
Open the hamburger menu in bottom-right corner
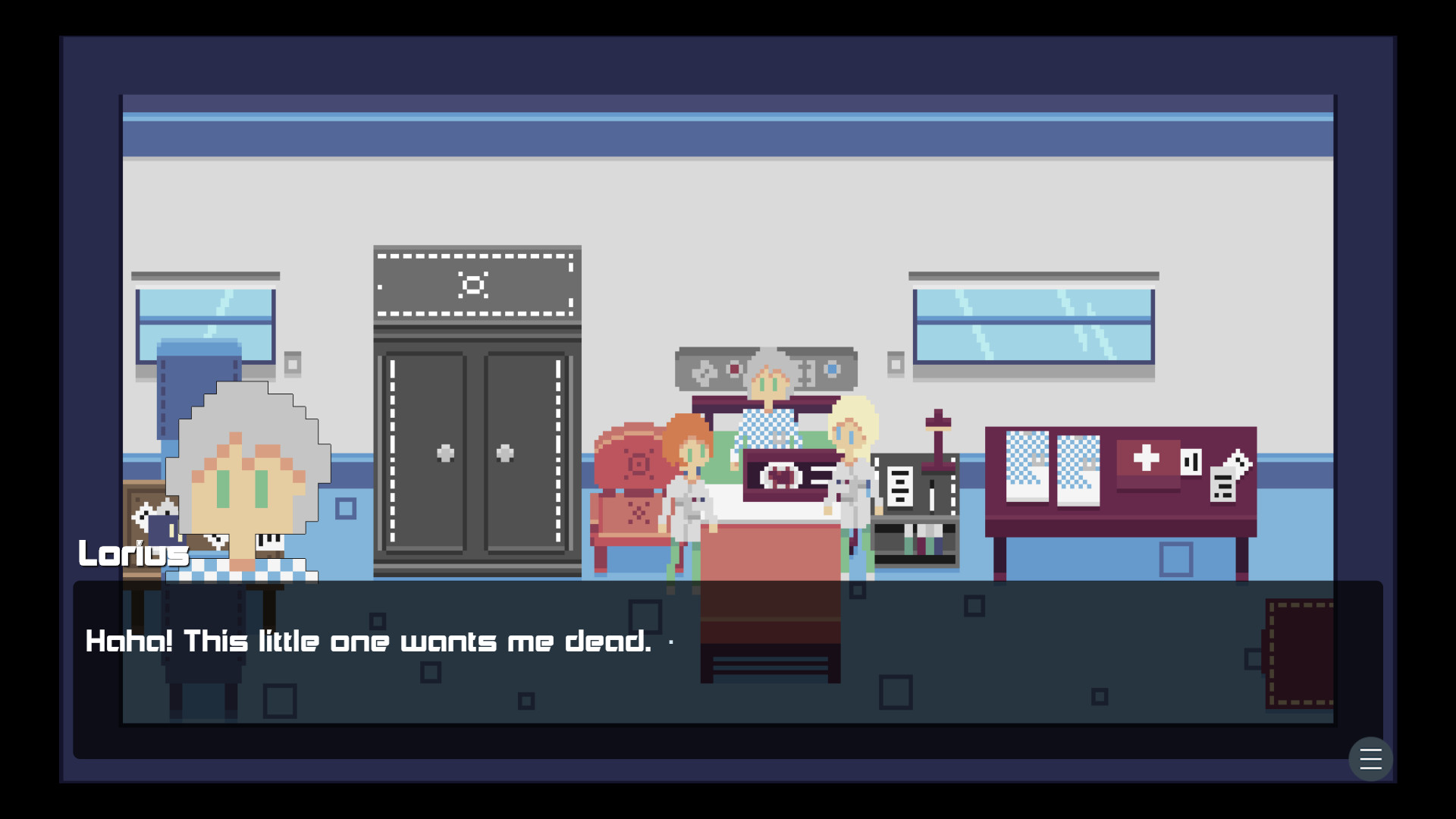pos(1372,759)
